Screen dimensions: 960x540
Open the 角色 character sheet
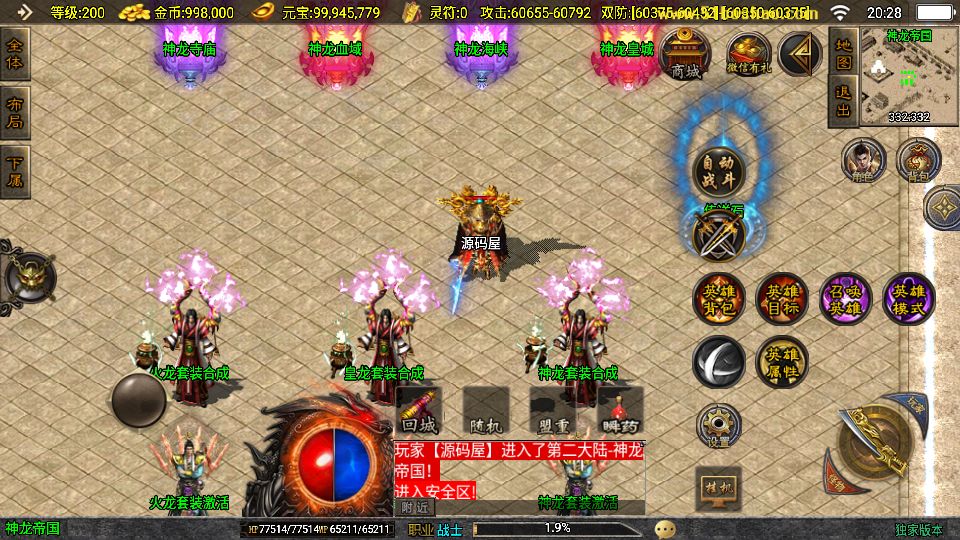click(863, 160)
